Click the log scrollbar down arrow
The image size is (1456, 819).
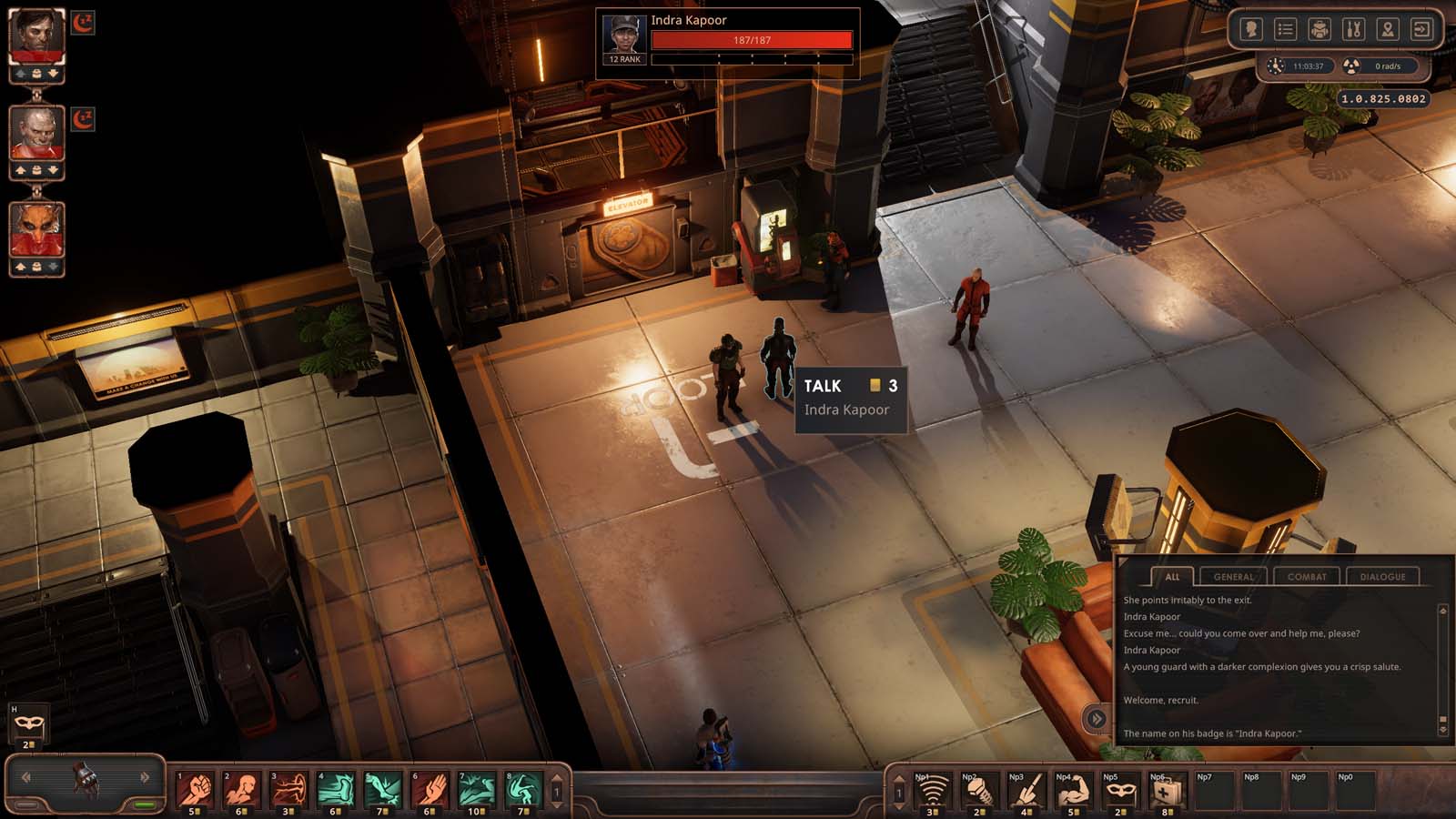point(1443,728)
